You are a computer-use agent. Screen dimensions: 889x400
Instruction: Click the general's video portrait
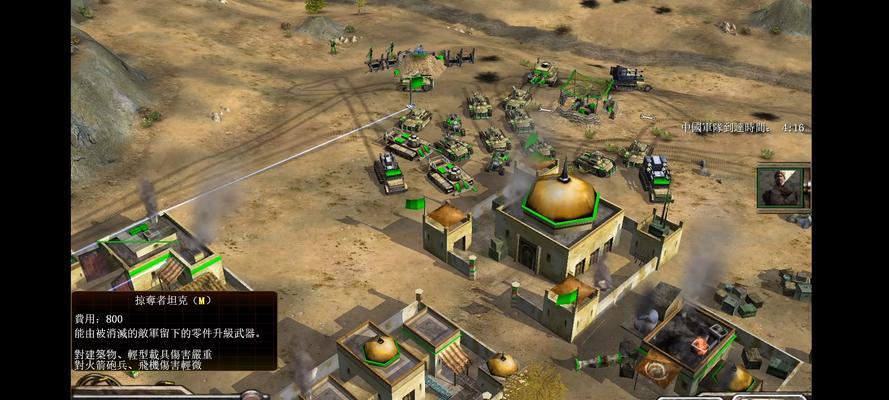pos(782,187)
